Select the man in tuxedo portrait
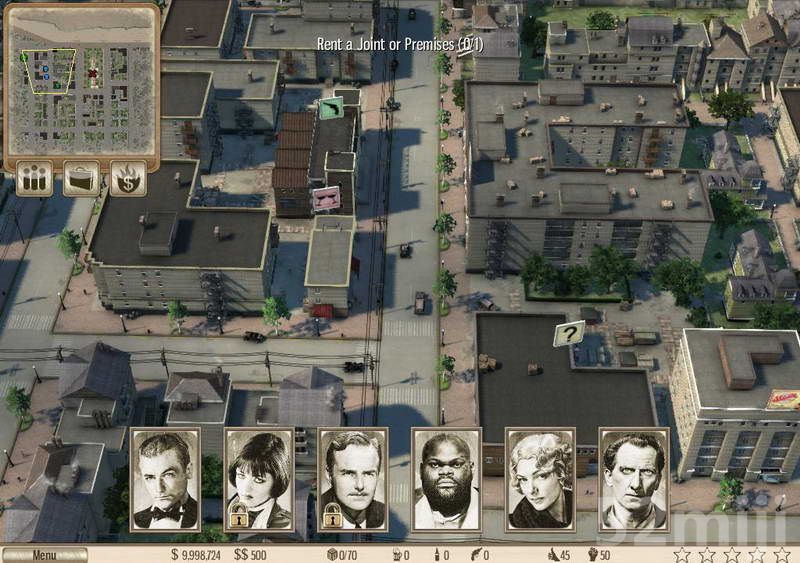This screenshot has height=563, width=800. tap(165, 480)
